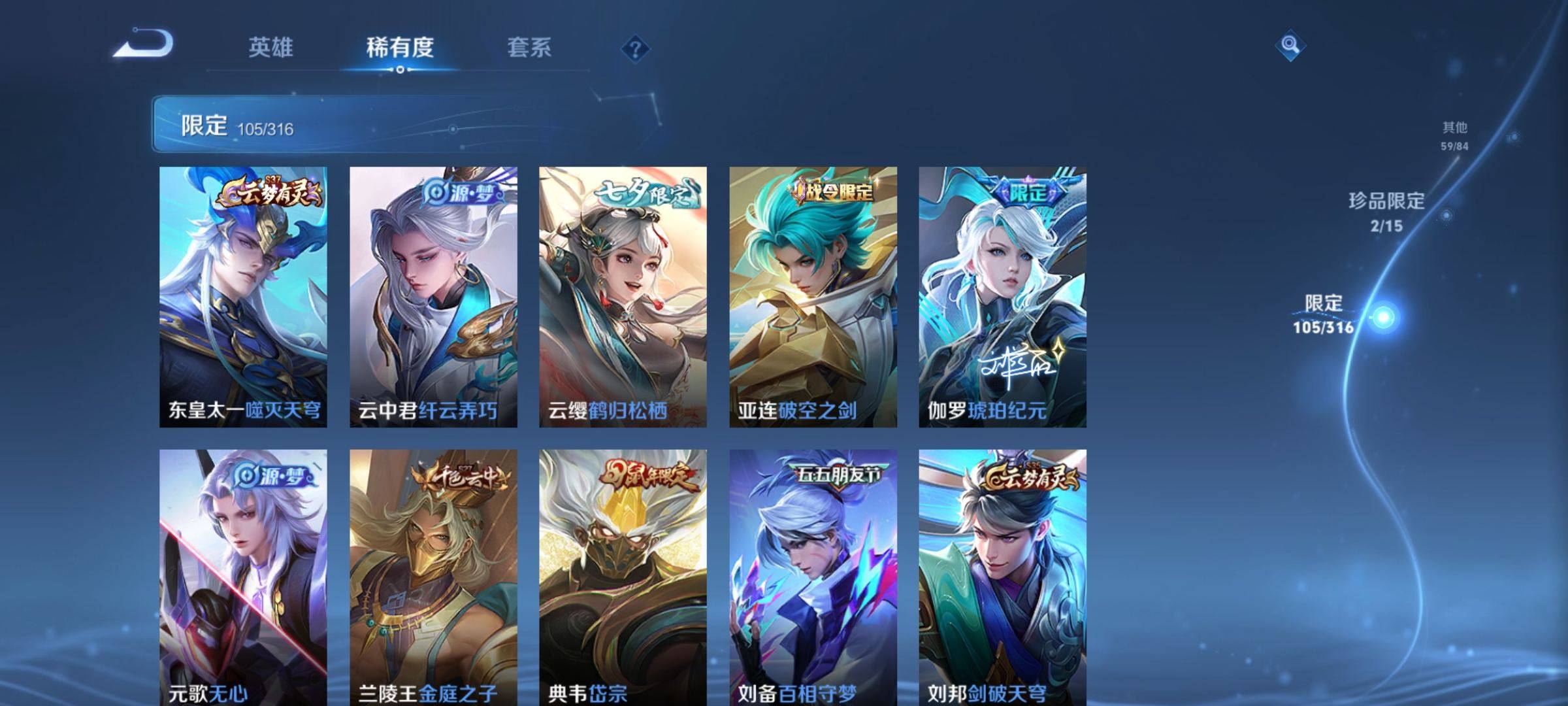
Task: Switch to the 套系 tab
Action: click(x=531, y=47)
